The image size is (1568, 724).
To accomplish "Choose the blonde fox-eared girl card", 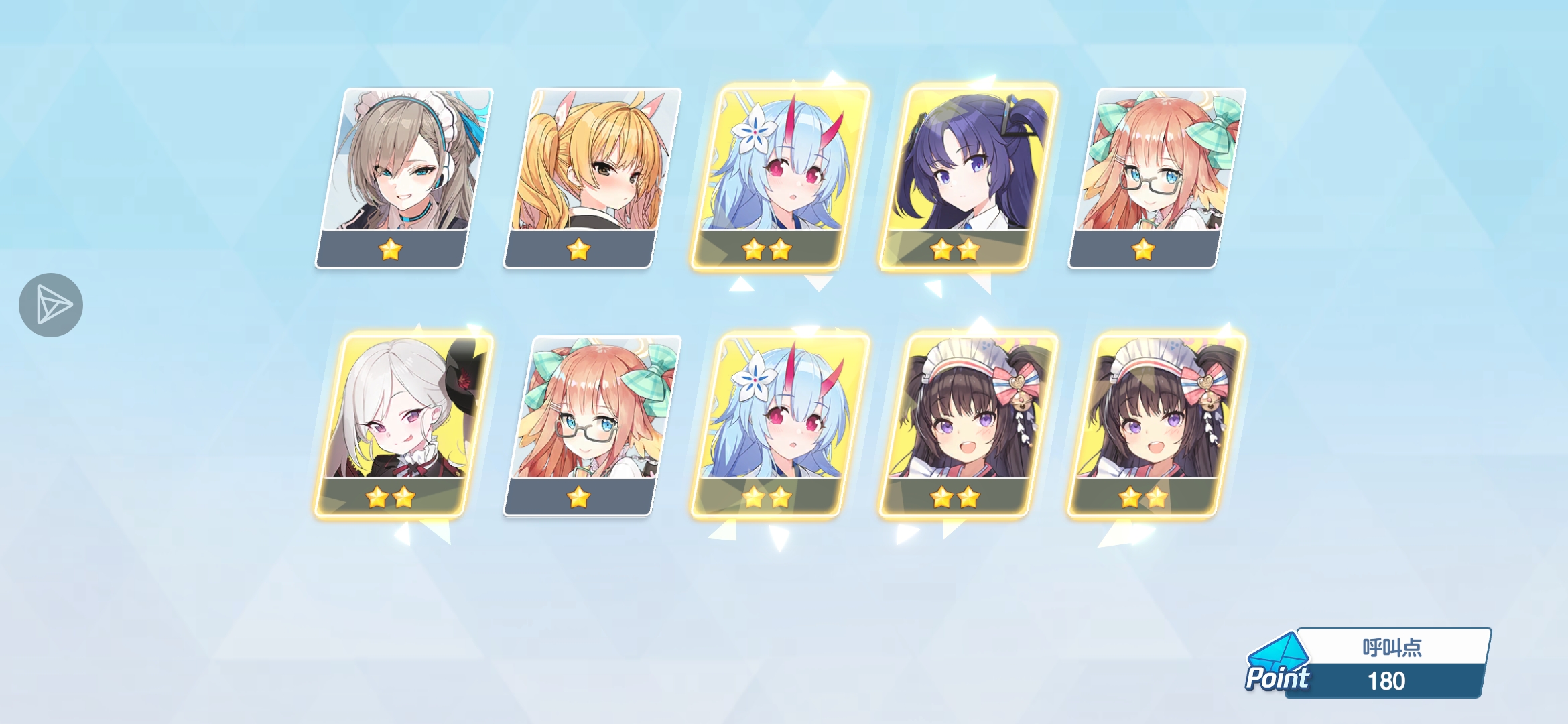I will click(x=592, y=178).
